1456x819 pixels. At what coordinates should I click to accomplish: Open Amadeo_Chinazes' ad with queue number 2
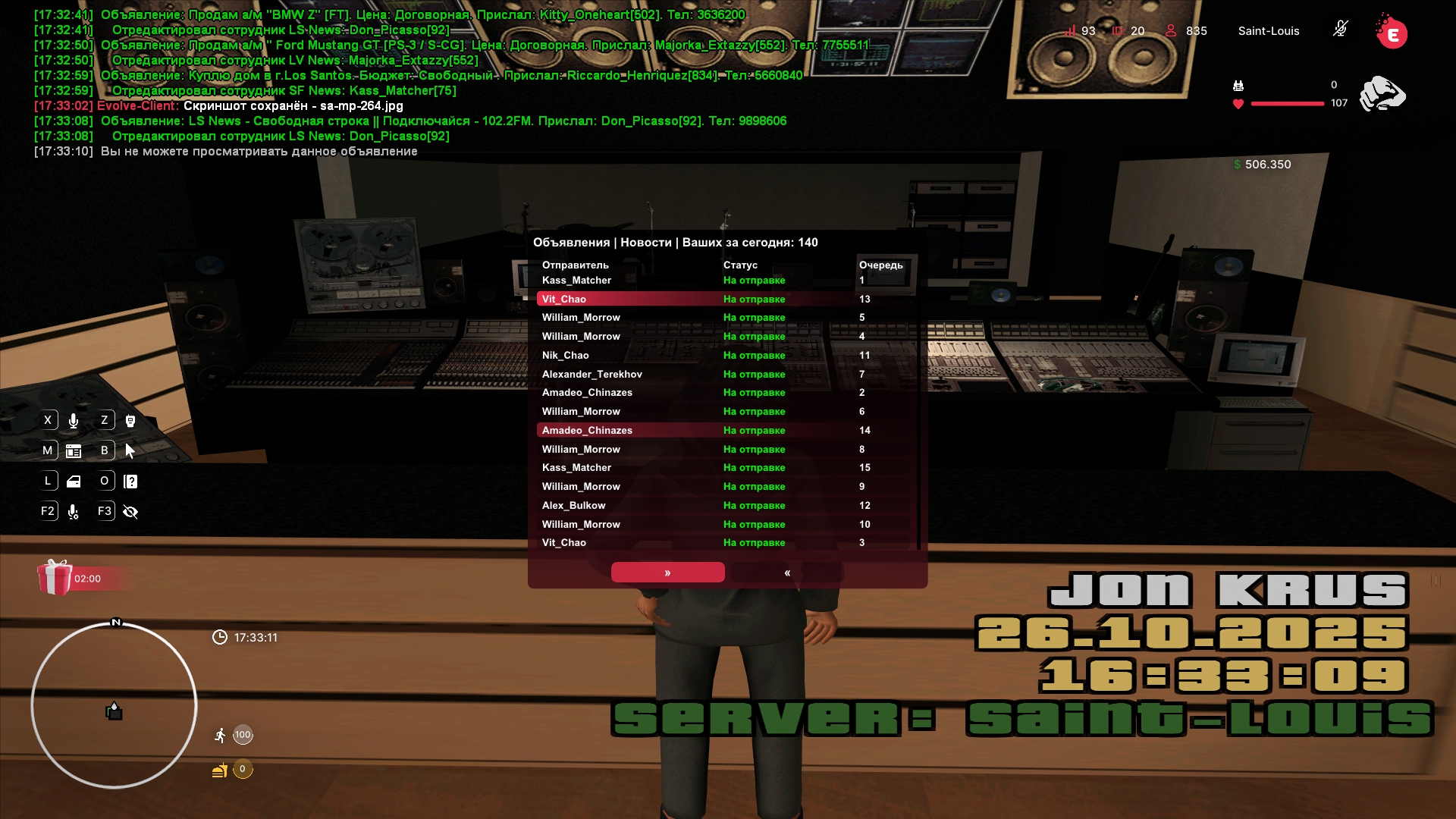point(726,393)
